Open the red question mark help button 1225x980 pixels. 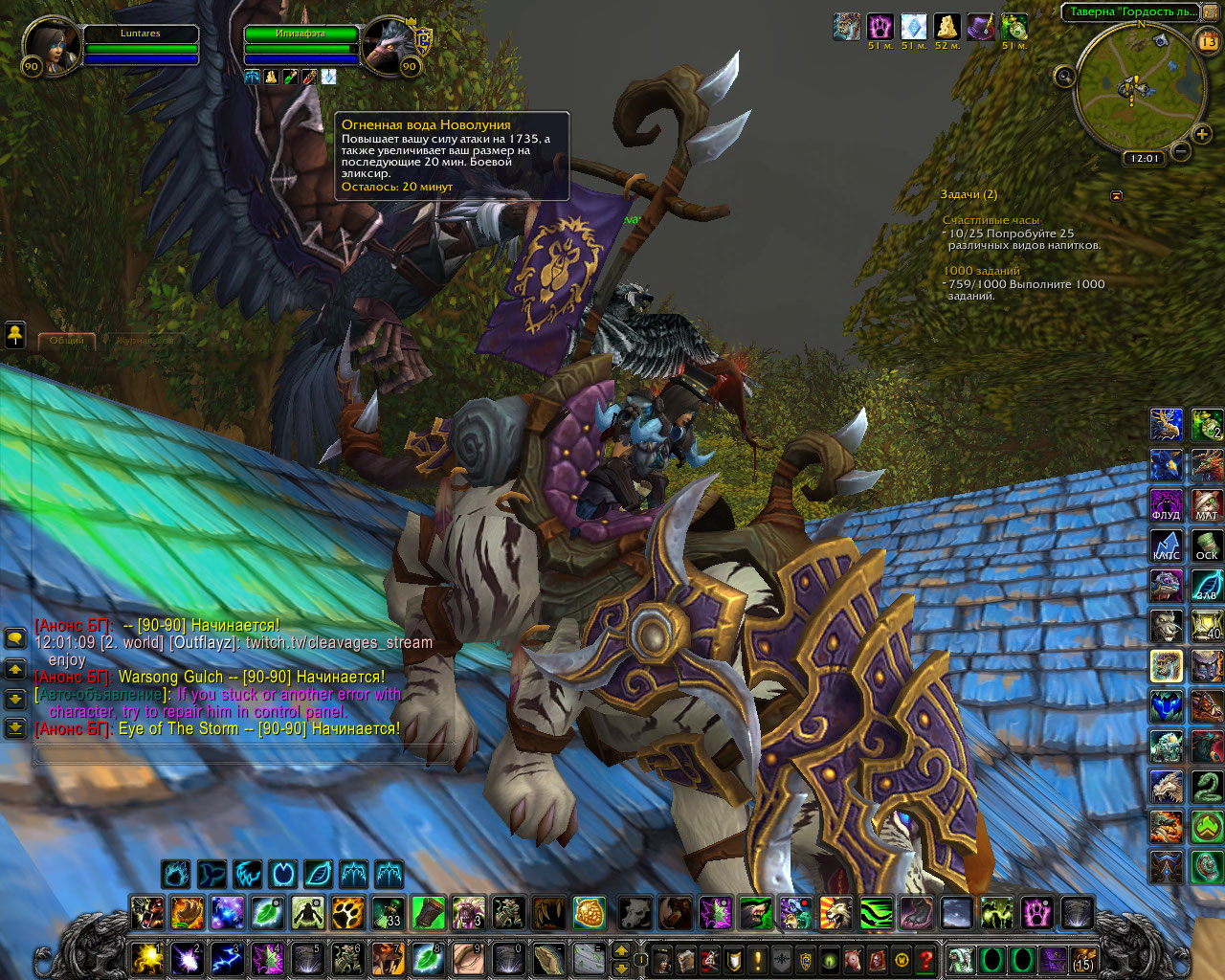(925, 959)
